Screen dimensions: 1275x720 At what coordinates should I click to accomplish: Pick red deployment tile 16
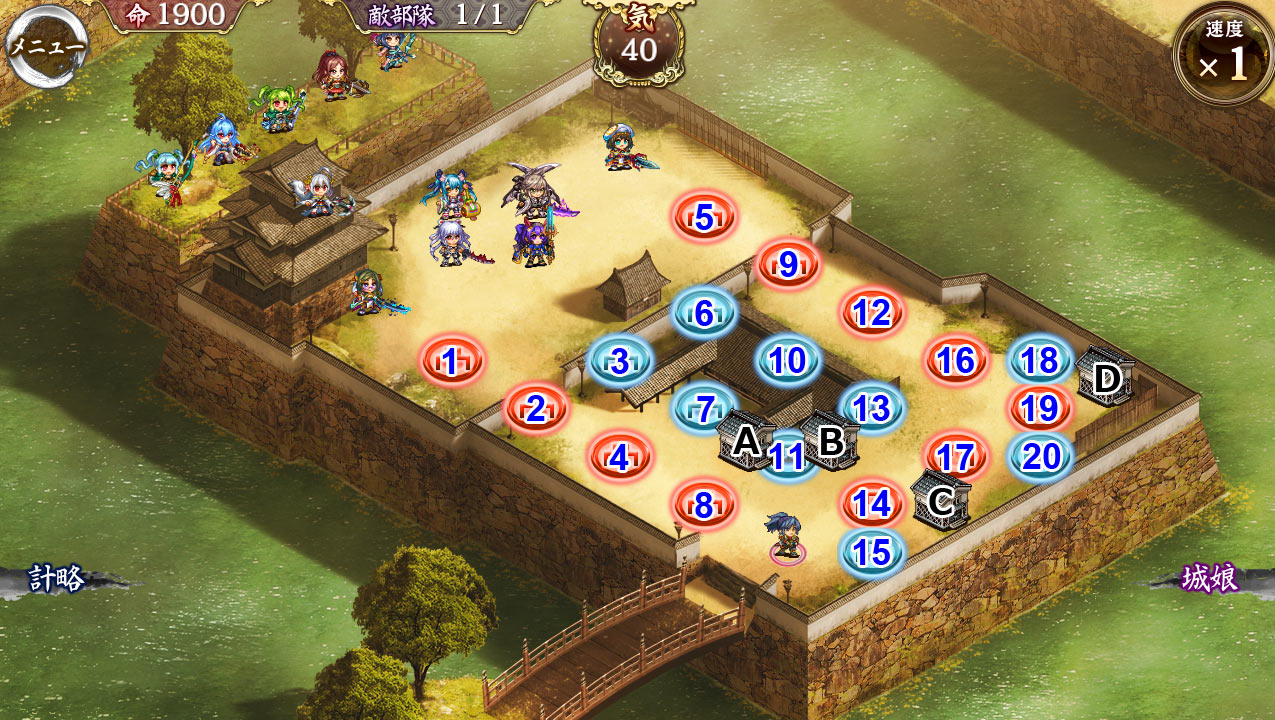point(956,361)
